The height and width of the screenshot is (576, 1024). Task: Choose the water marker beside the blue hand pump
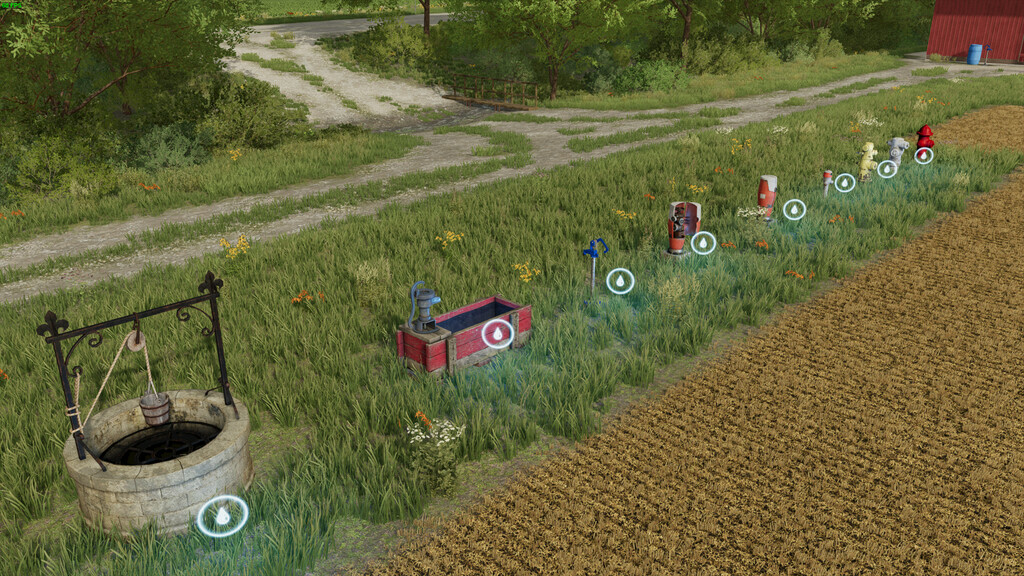tap(620, 281)
